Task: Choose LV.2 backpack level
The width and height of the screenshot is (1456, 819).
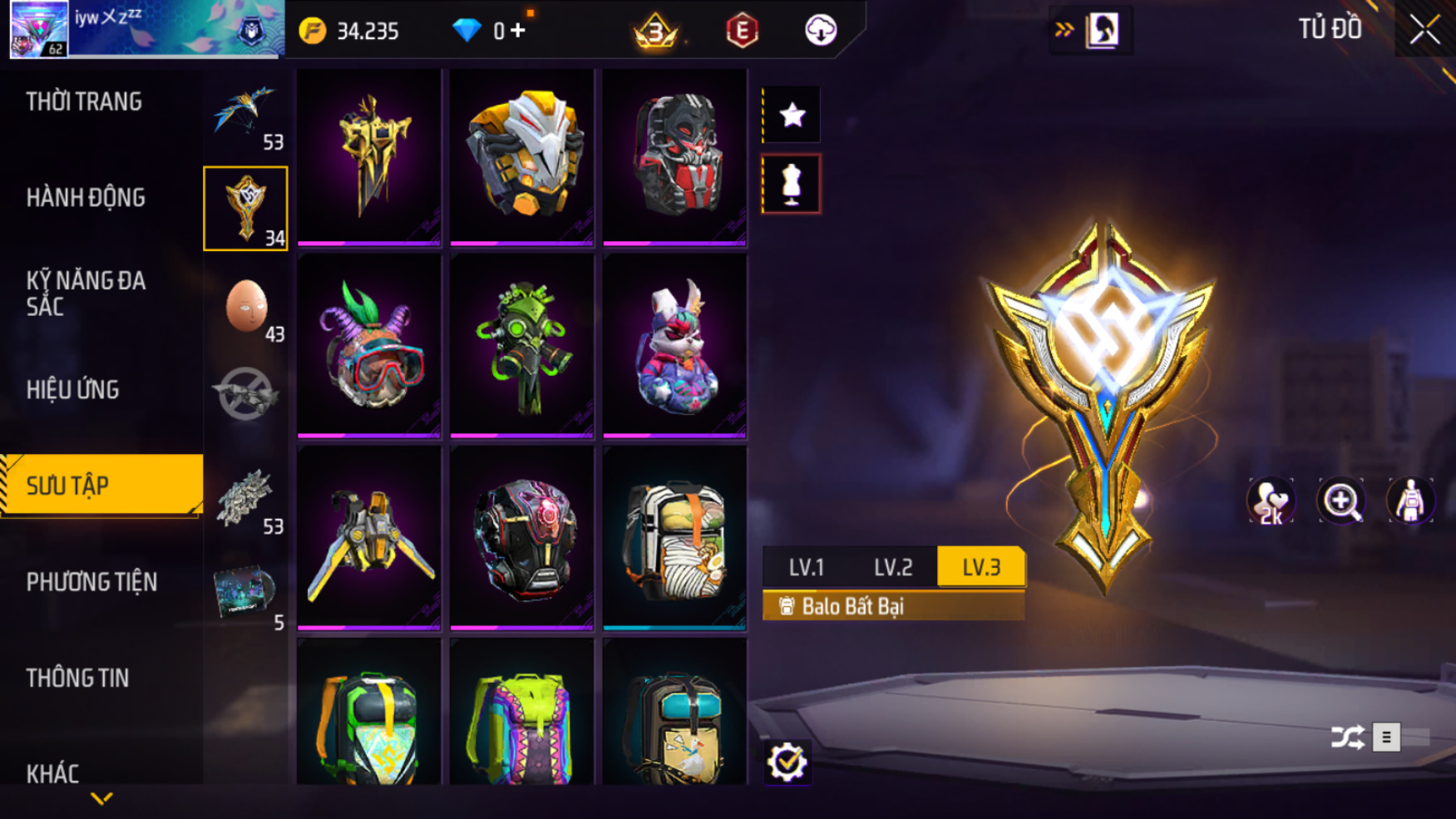Action: 893,567
